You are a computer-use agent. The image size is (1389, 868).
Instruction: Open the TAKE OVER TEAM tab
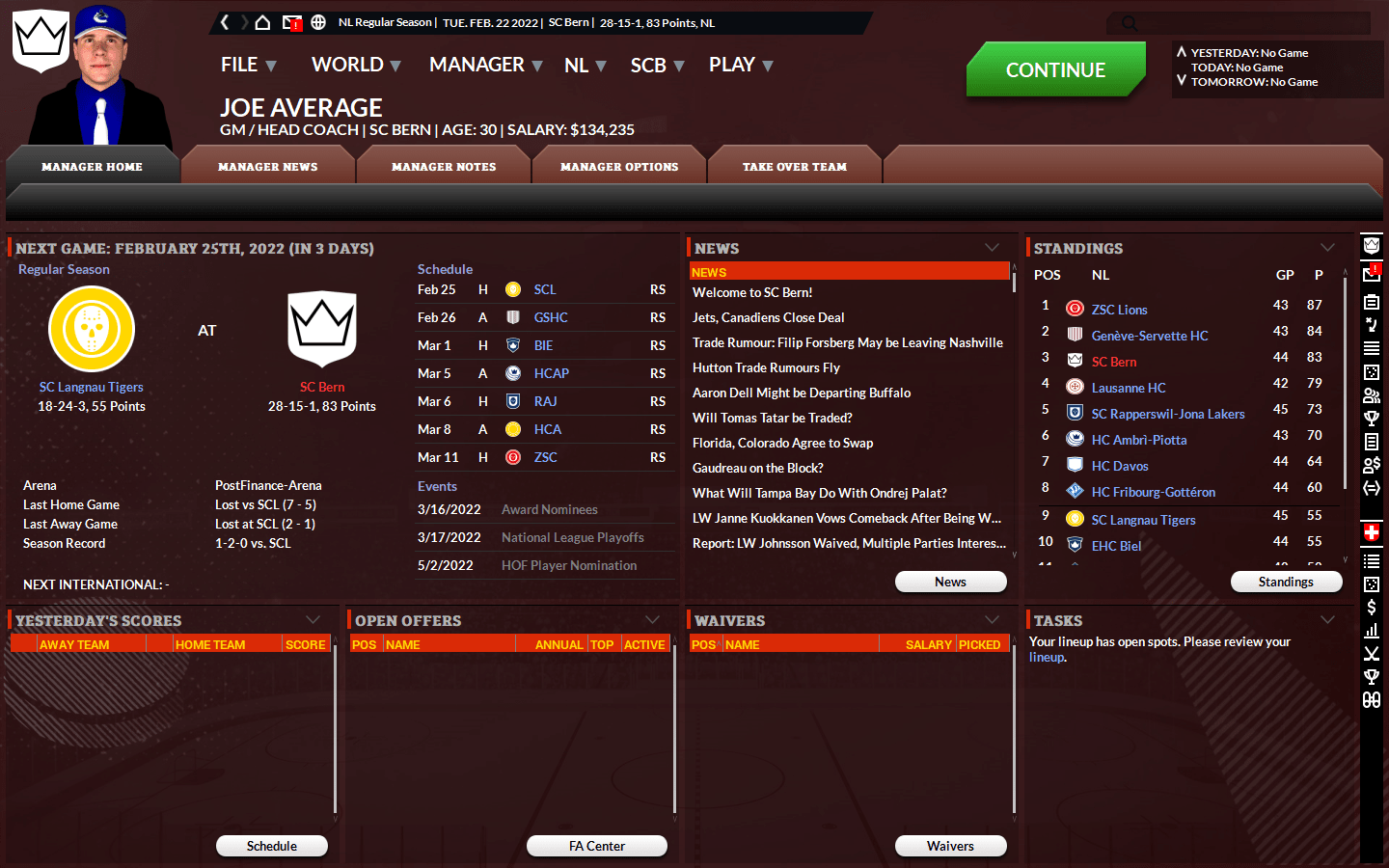[794, 165]
